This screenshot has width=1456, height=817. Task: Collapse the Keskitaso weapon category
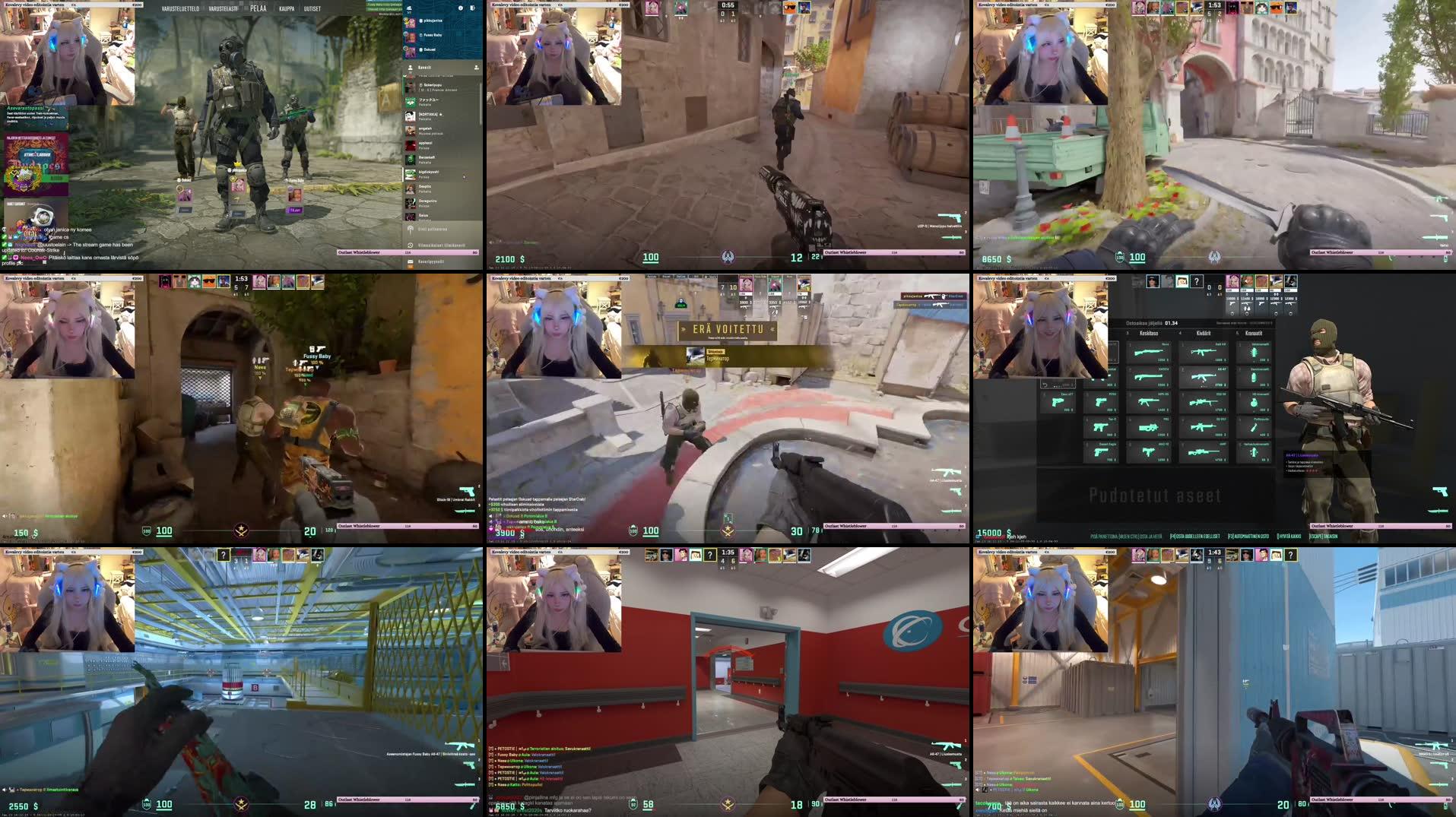click(x=1148, y=333)
